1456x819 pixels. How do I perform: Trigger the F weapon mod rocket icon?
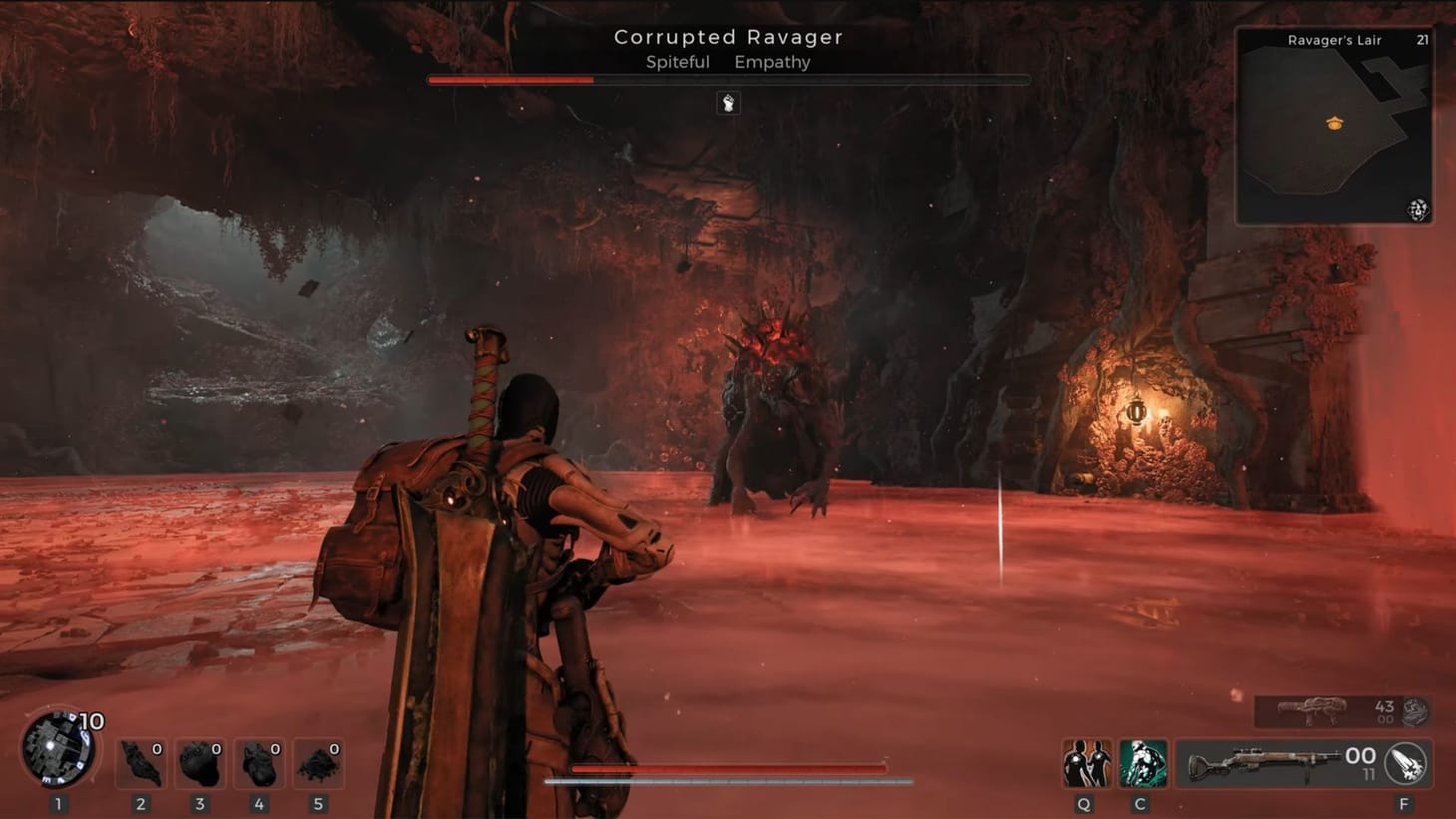pyautogui.click(x=1407, y=762)
